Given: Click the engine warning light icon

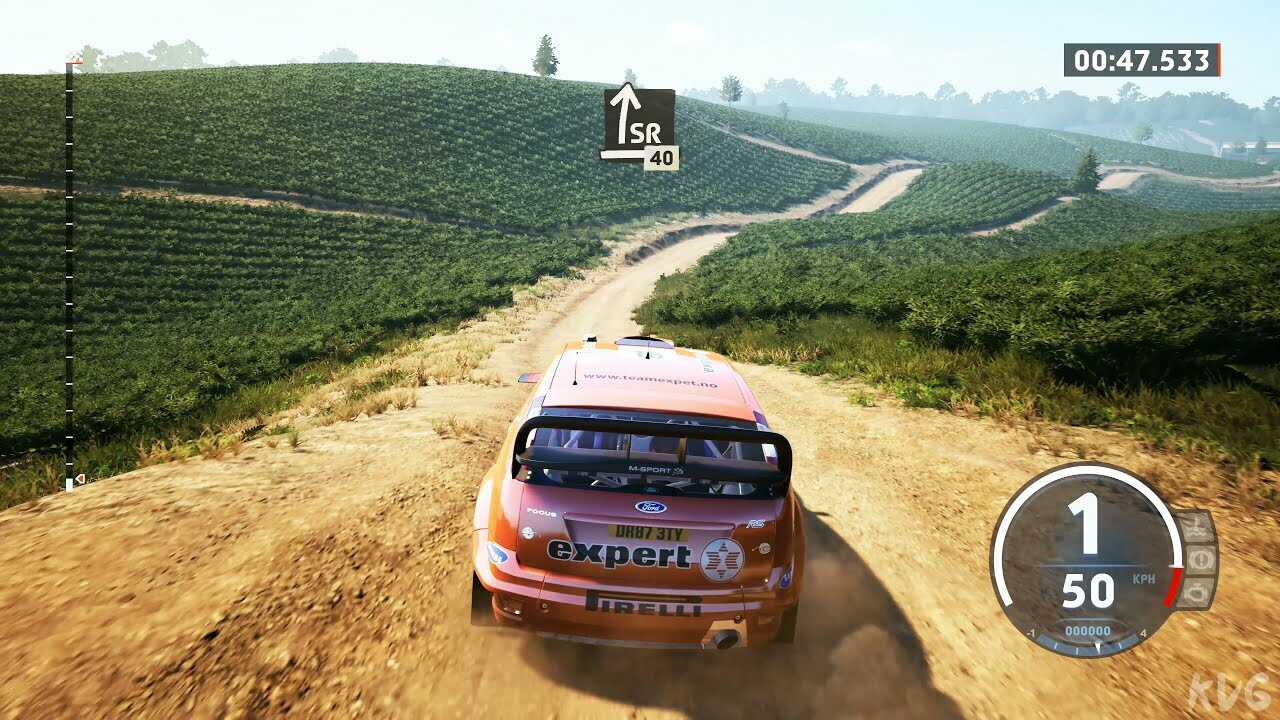Looking at the screenshot, I should click(x=1196, y=592).
